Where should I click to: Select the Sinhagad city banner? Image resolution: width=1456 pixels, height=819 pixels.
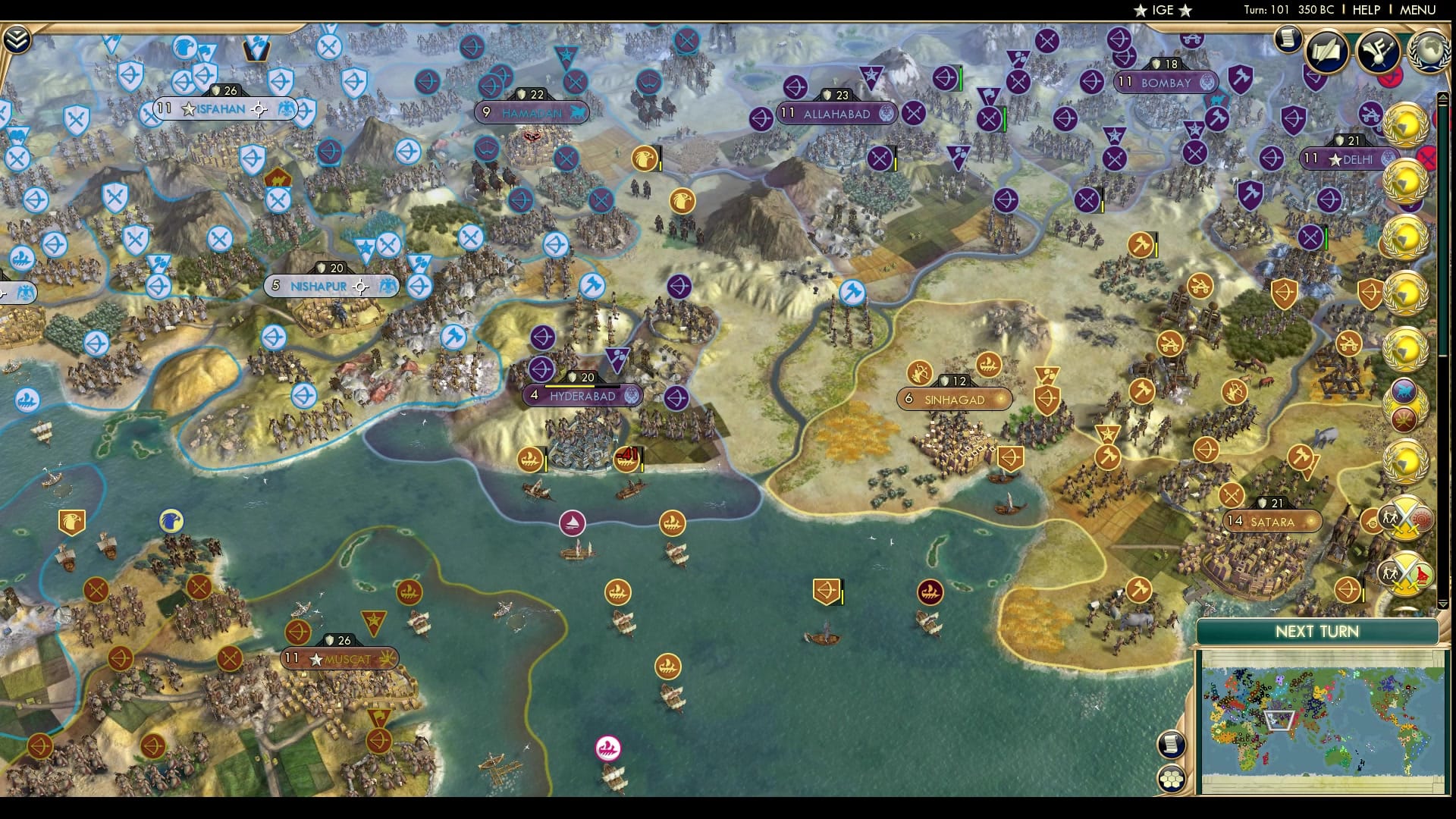click(954, 400)
